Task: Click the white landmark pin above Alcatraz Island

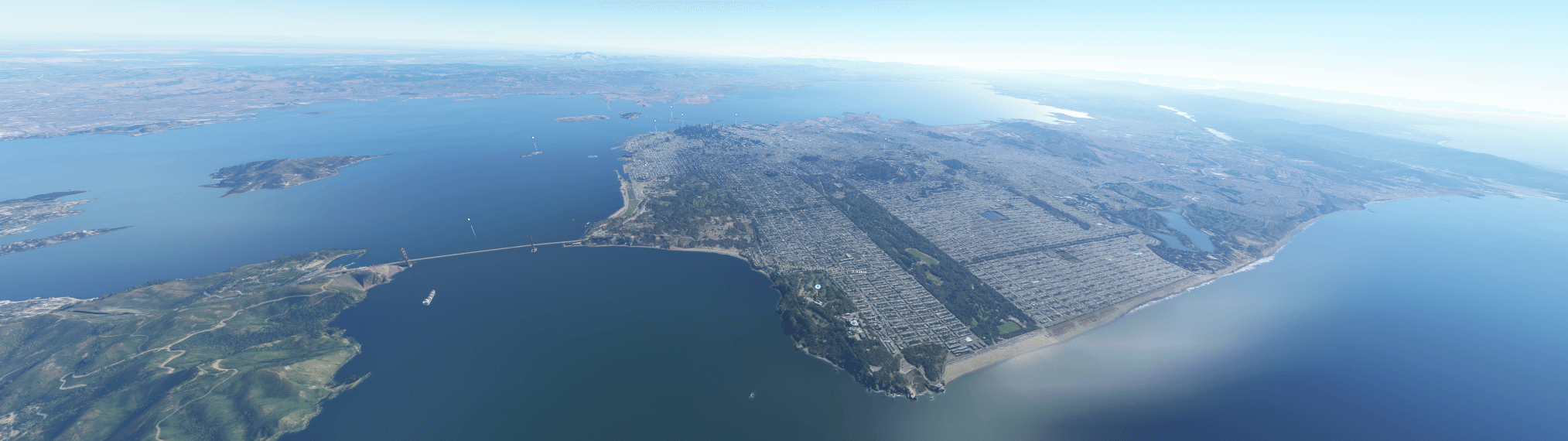Action: [533, 139]
